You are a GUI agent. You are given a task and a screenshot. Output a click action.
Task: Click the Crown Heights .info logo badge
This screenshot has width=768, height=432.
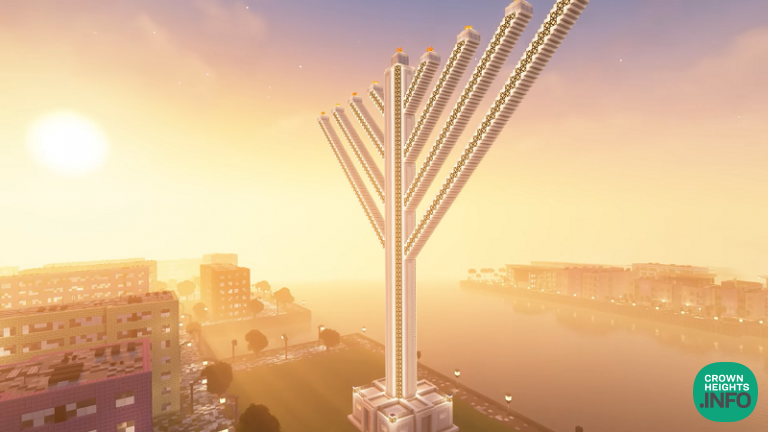click(725, 391)
